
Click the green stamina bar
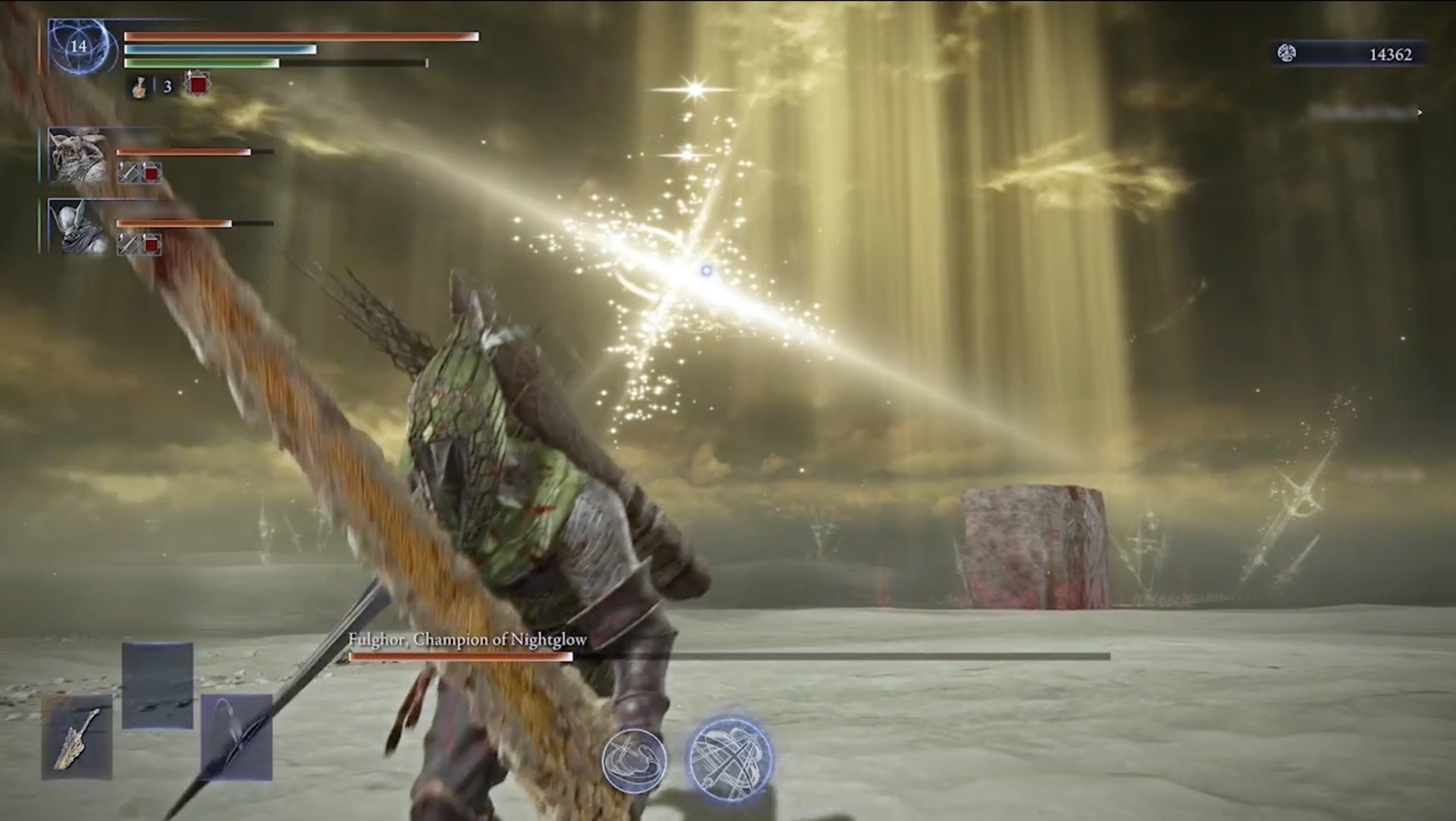(205, 64)
